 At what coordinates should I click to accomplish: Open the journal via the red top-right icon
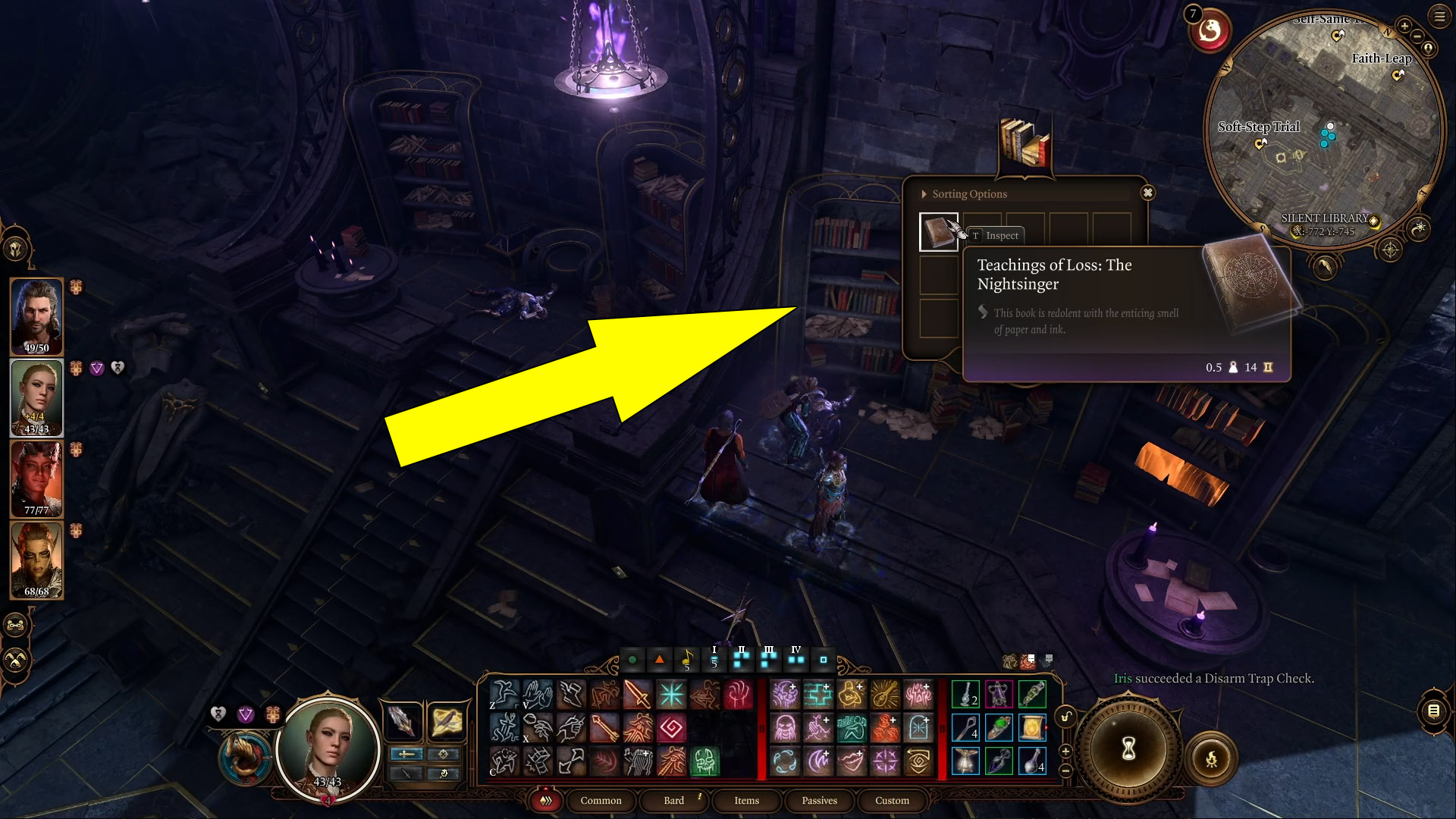(x=1211, y=31)
